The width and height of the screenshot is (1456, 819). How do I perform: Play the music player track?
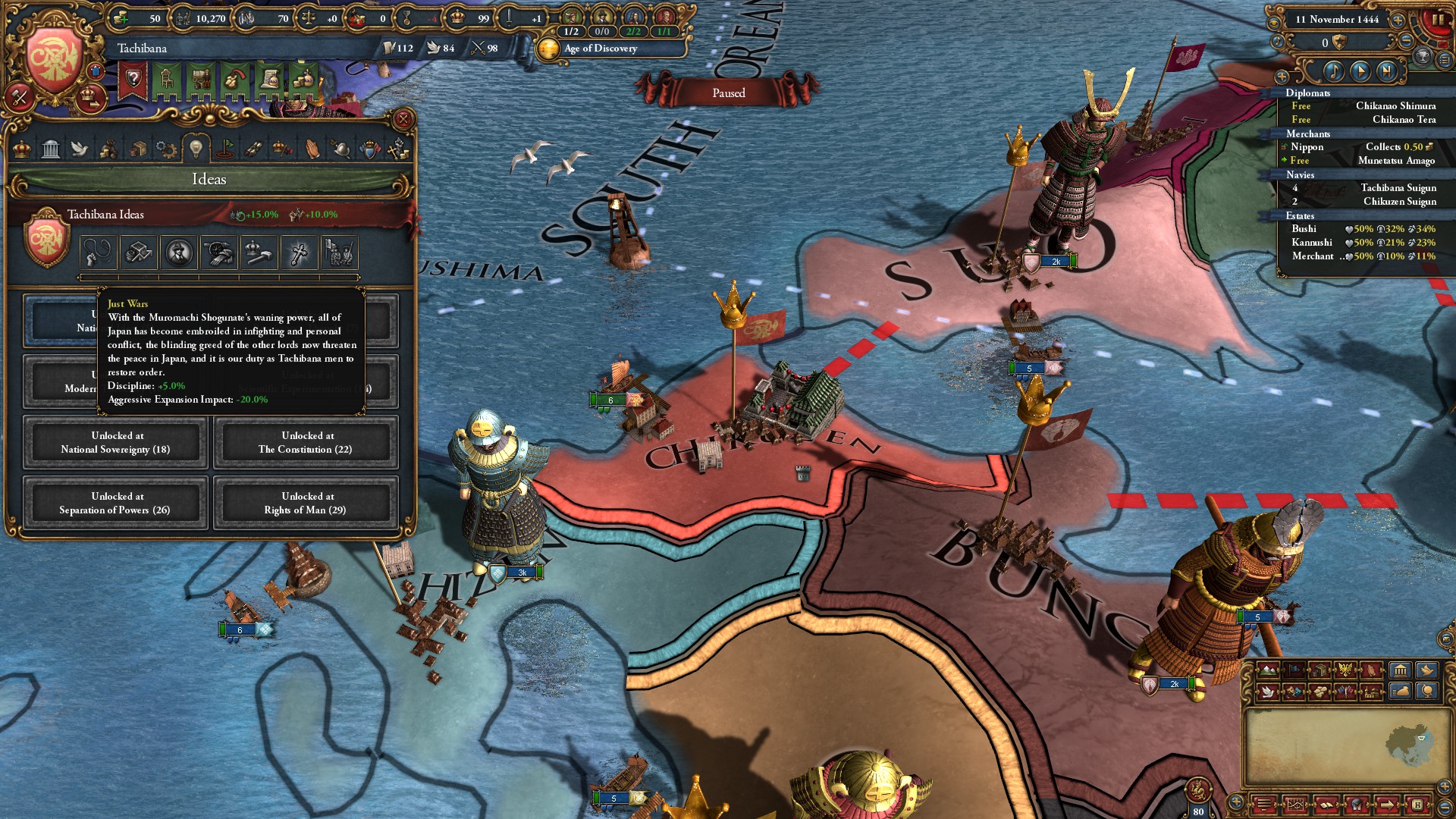(x=1360, y=71)
